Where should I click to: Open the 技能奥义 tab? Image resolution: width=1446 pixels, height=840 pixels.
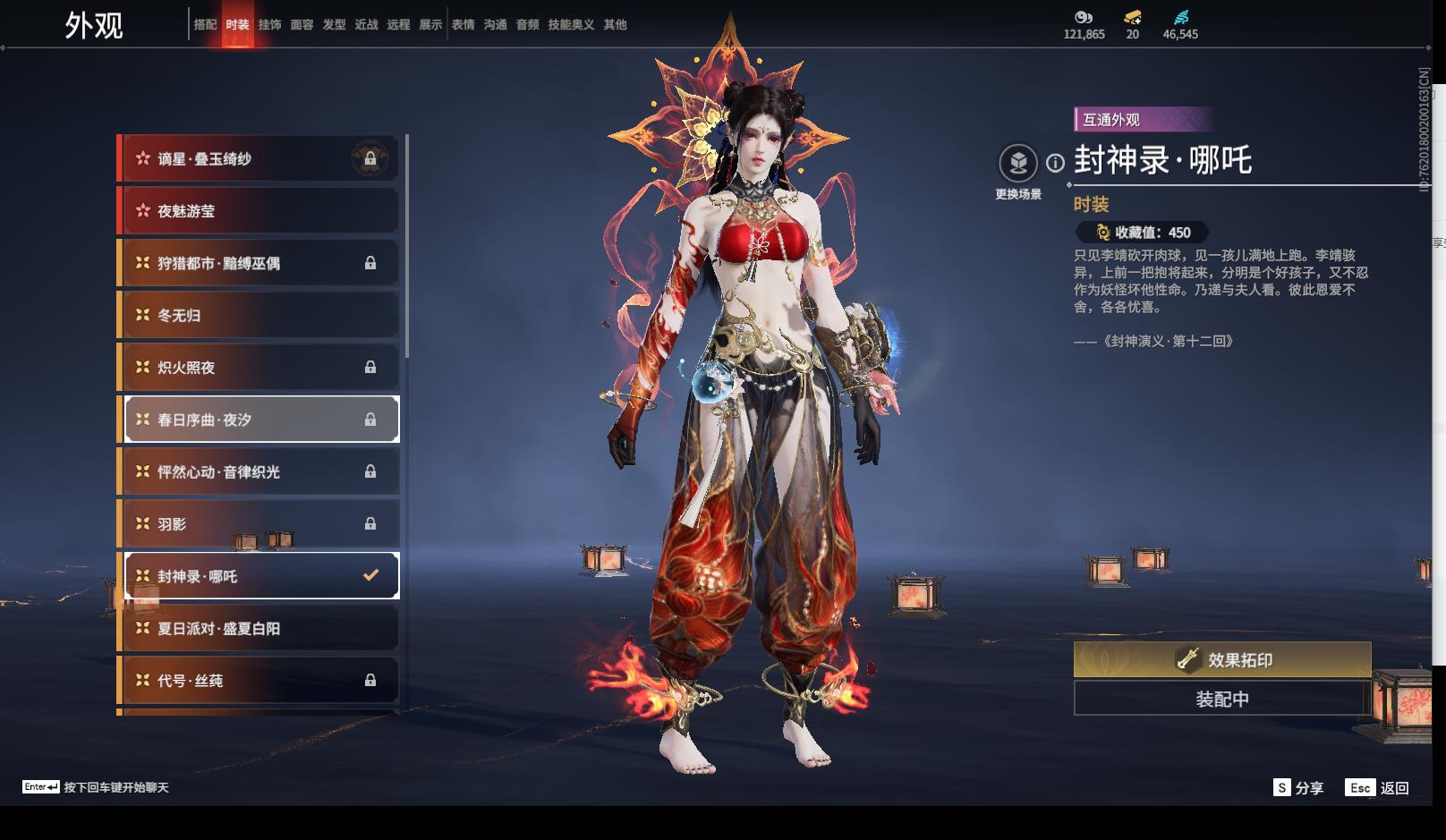[x=571, y=24]
